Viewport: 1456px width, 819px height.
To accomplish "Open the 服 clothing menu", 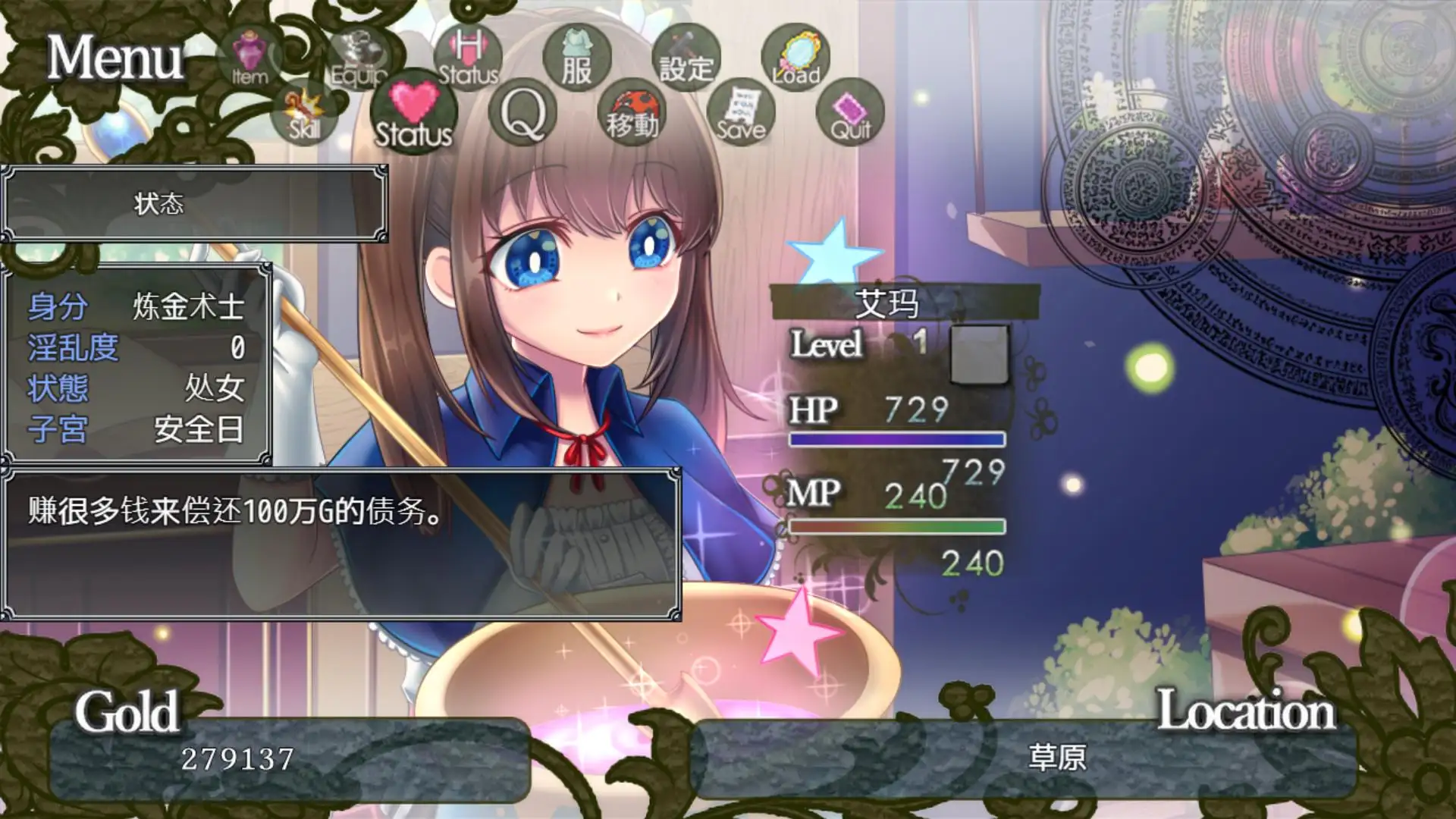I will click(x=577, y=59).
